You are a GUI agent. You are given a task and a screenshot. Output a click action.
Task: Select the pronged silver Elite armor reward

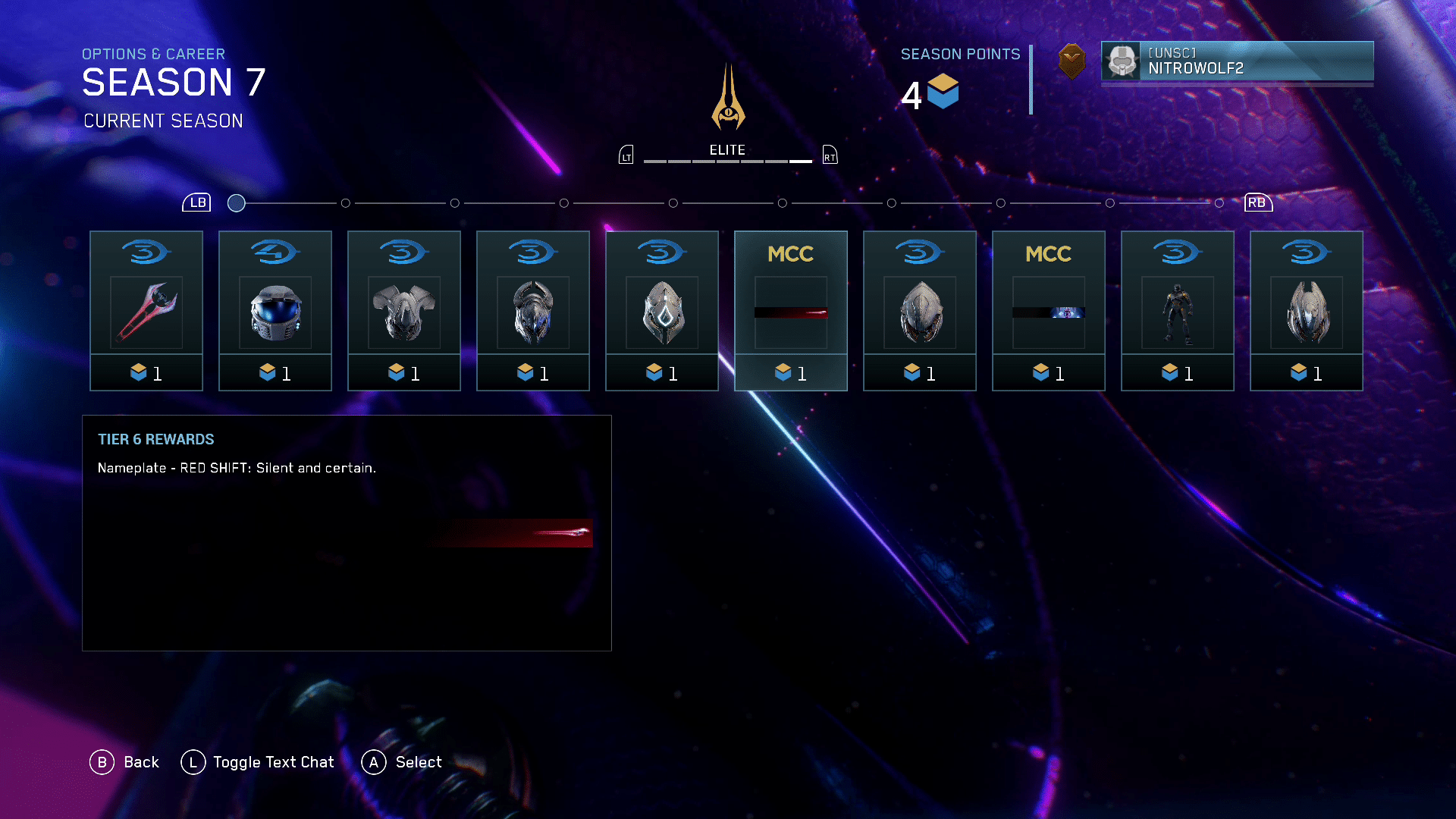(x=1307, y=311)
